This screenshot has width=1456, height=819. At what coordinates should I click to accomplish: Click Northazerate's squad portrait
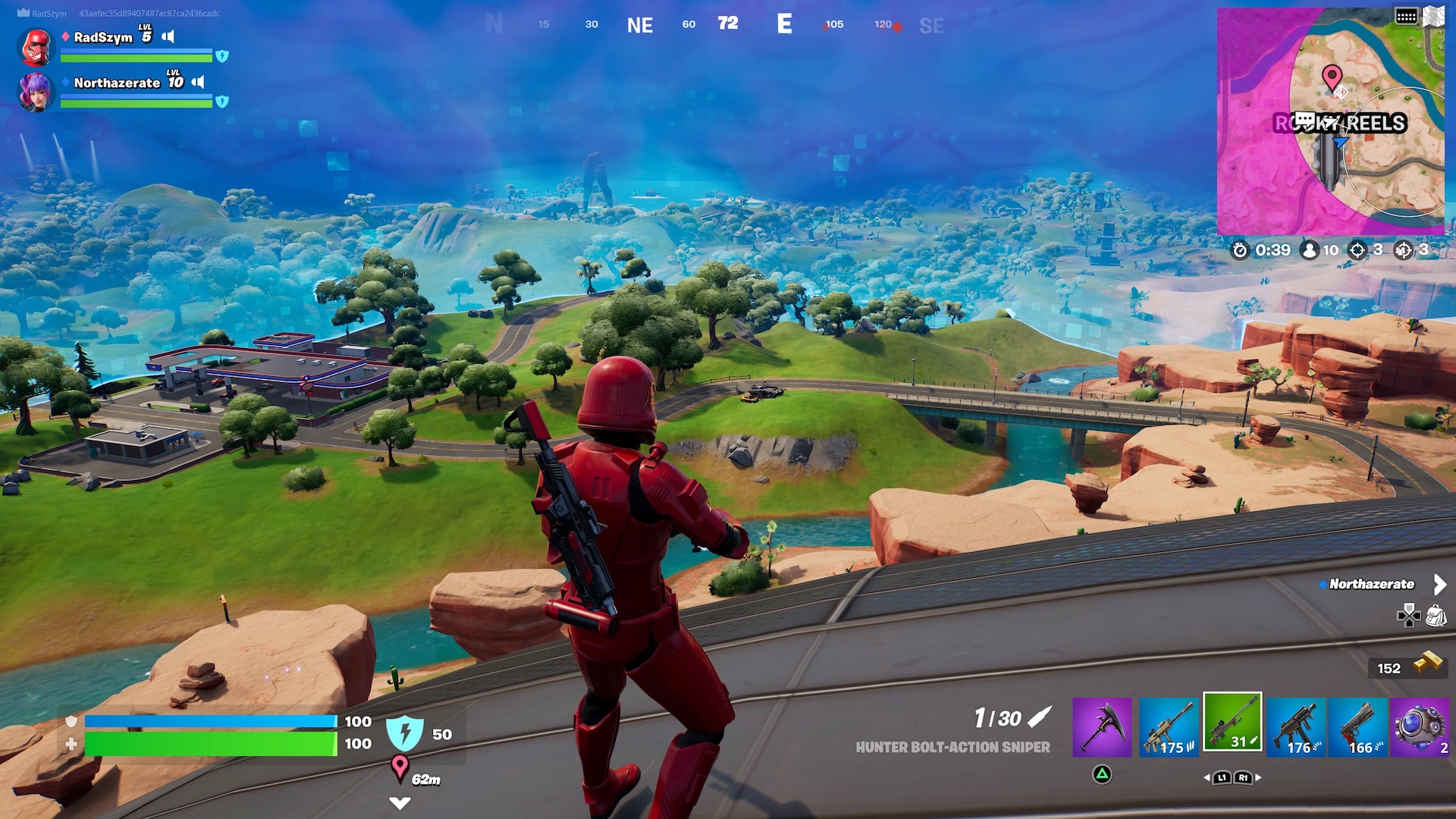36,92
